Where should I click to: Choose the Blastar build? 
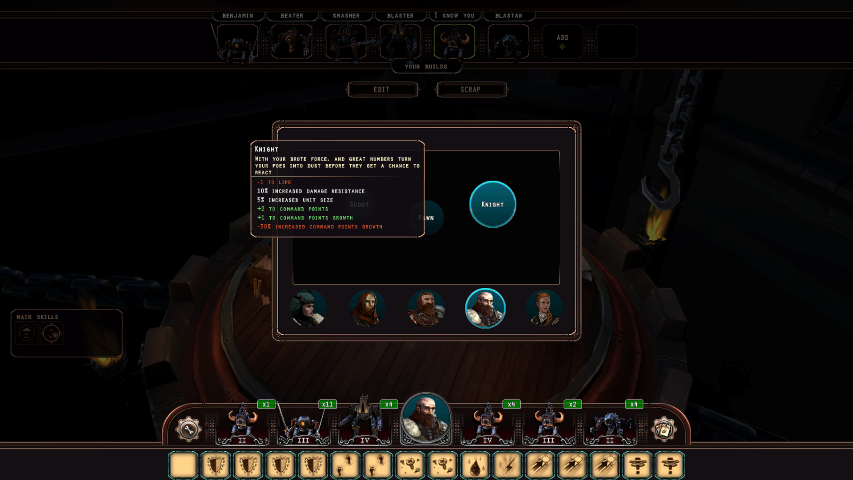coord(508,42)
